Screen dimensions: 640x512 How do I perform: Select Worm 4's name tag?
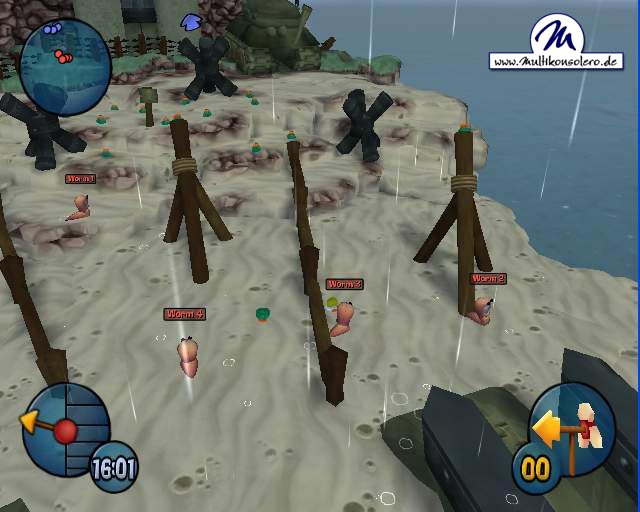[185, 314]
